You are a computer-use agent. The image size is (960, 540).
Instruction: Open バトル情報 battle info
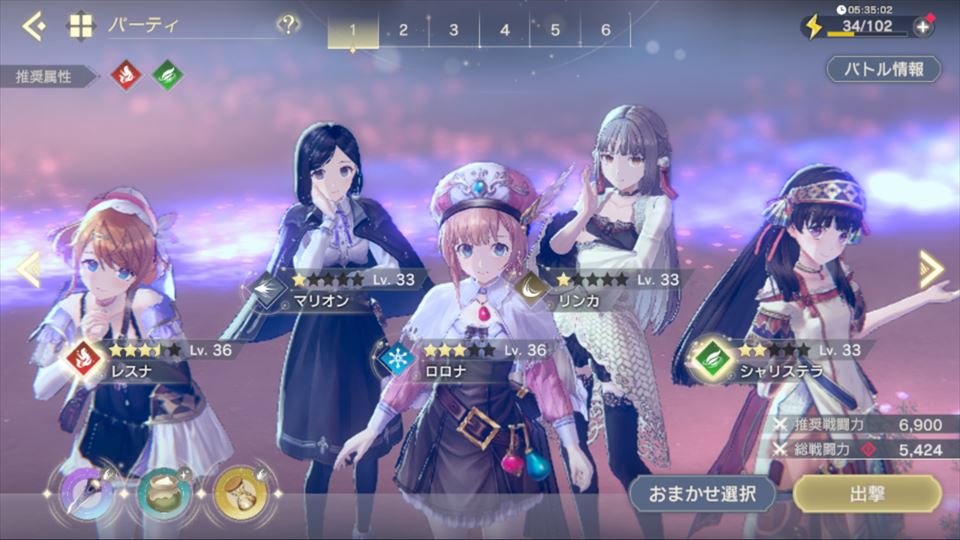pos(883,69)
